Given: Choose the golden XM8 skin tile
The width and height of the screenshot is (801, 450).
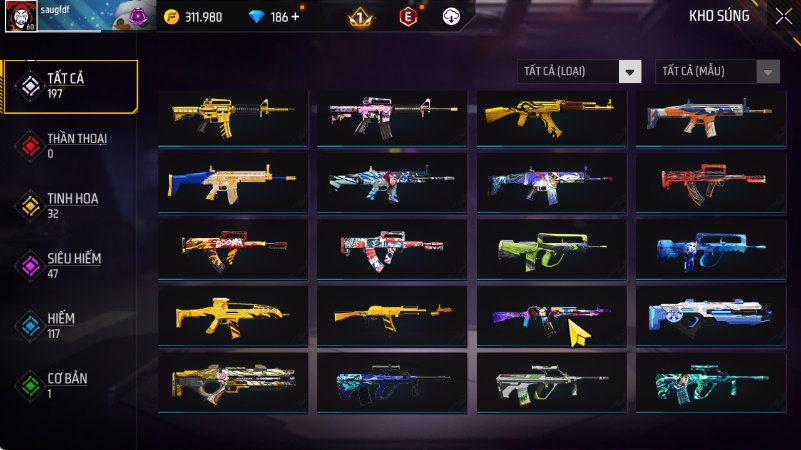Looking at the screenshot, I should (x=233, y=315).
